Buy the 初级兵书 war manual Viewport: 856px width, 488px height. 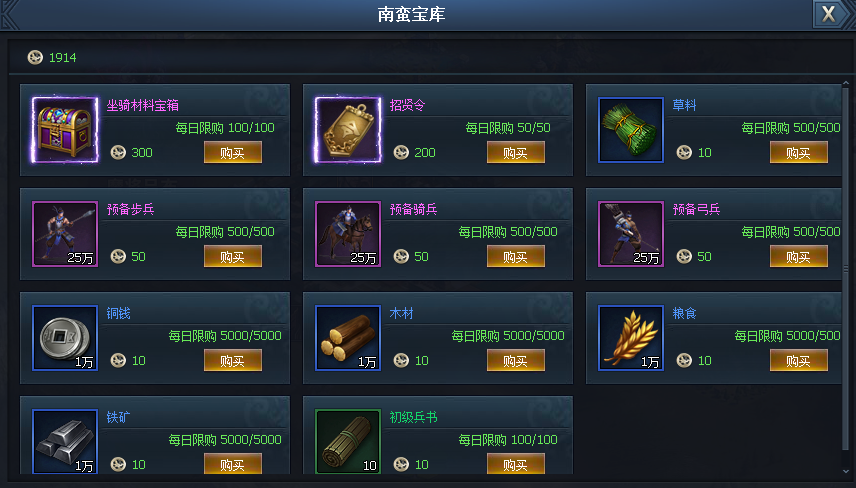516,464
